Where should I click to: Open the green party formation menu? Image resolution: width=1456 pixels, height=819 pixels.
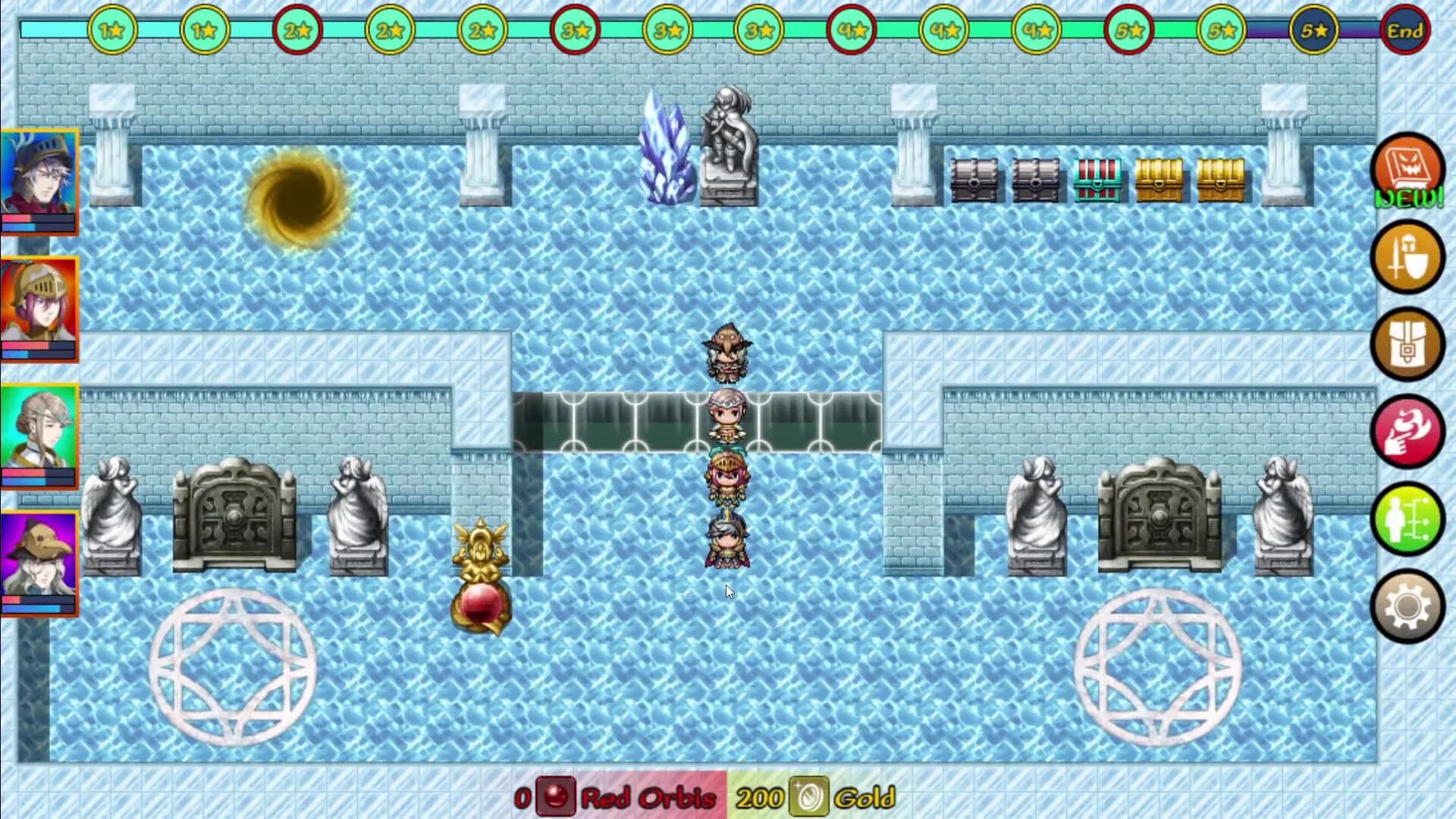[x=1407, y=519]
